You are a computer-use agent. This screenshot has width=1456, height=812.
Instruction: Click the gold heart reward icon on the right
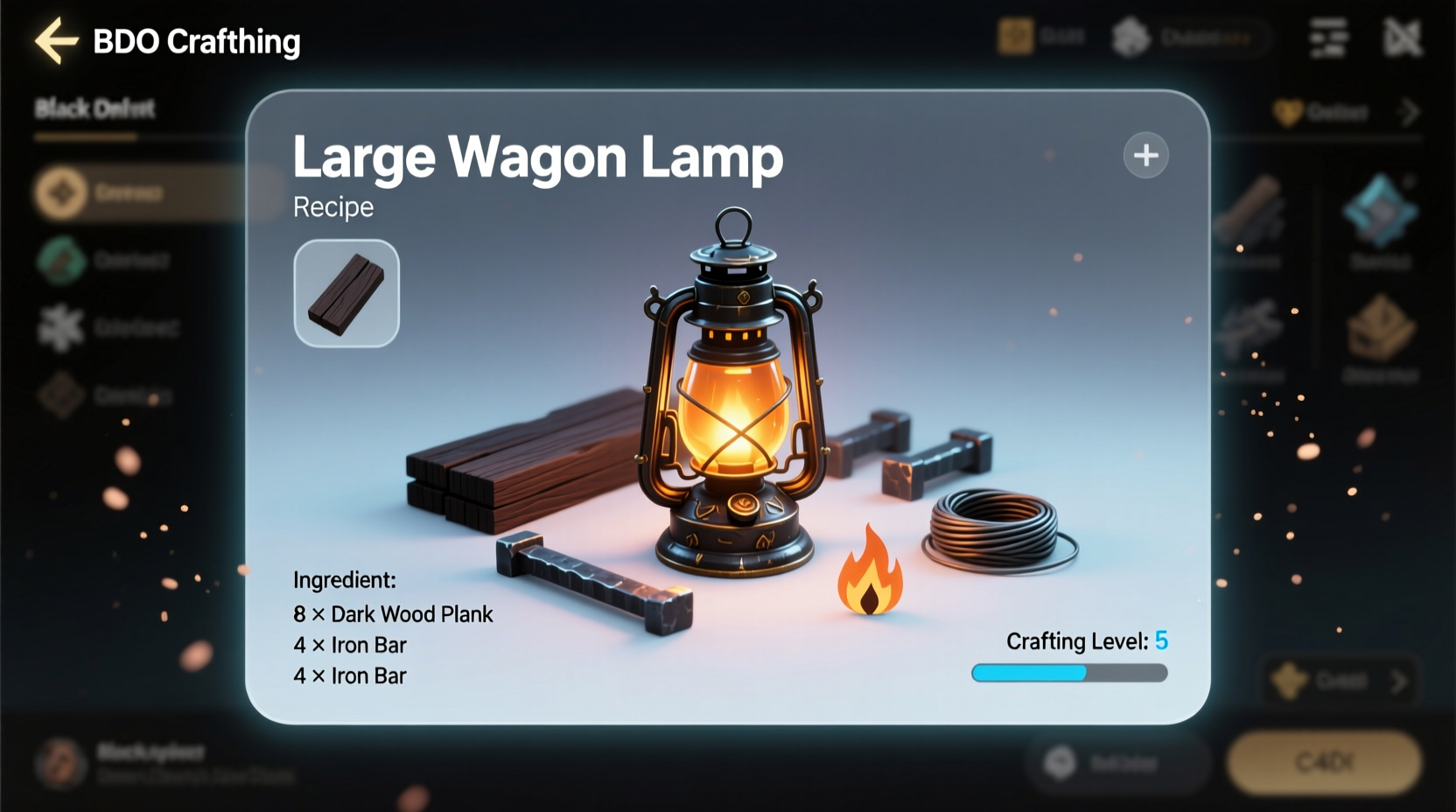(1286, 112)
